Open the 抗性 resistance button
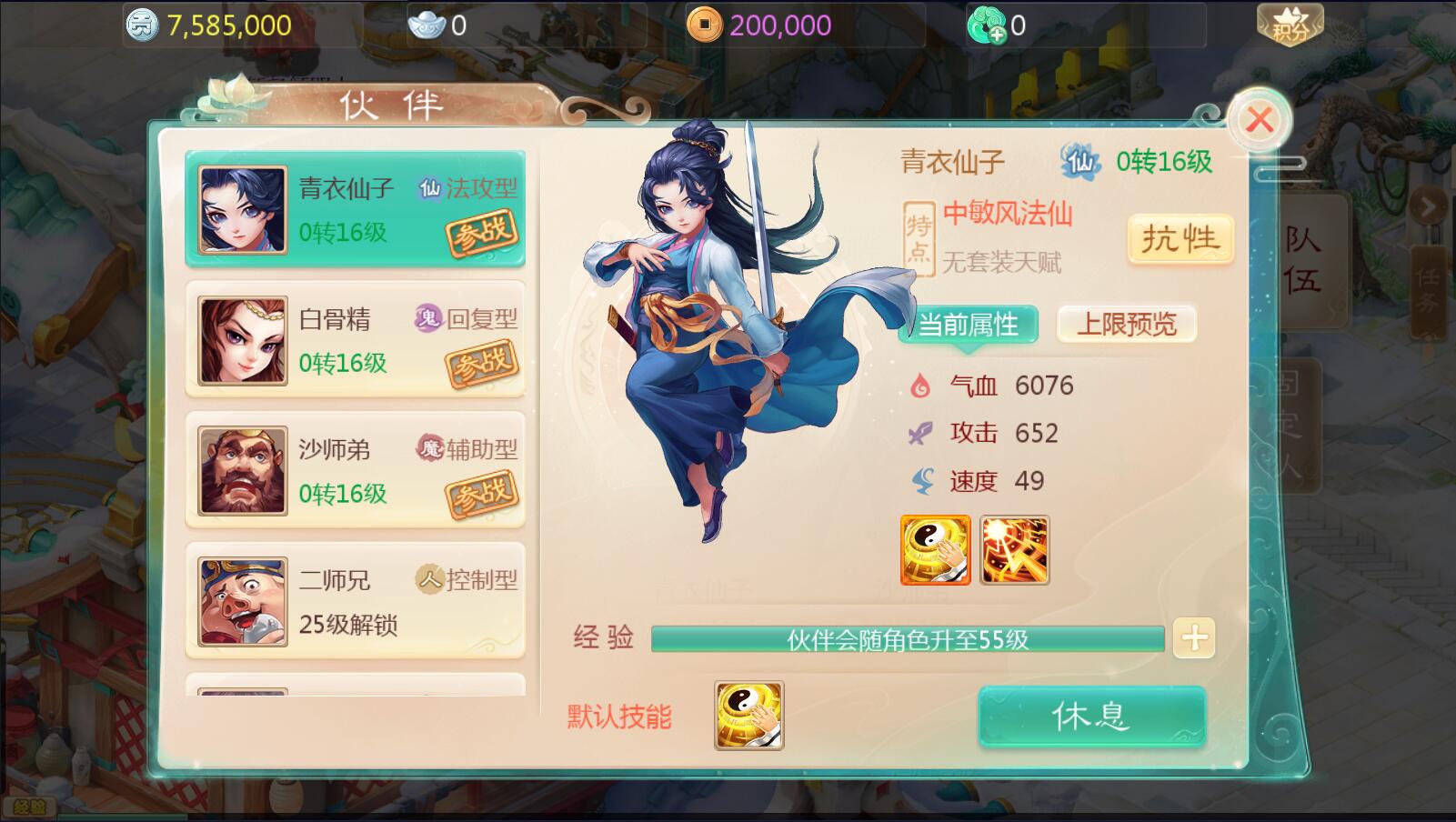 coord(1180,239)
